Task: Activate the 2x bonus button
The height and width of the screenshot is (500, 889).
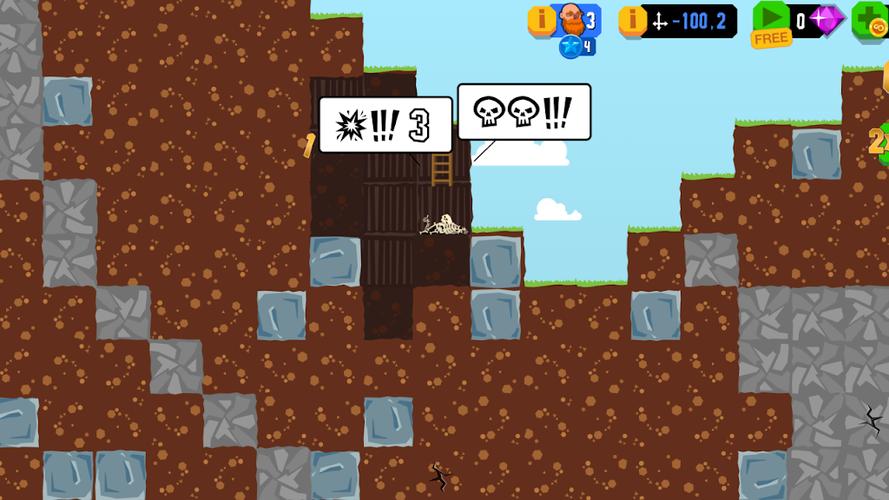Action: click(x=879, y=142)
